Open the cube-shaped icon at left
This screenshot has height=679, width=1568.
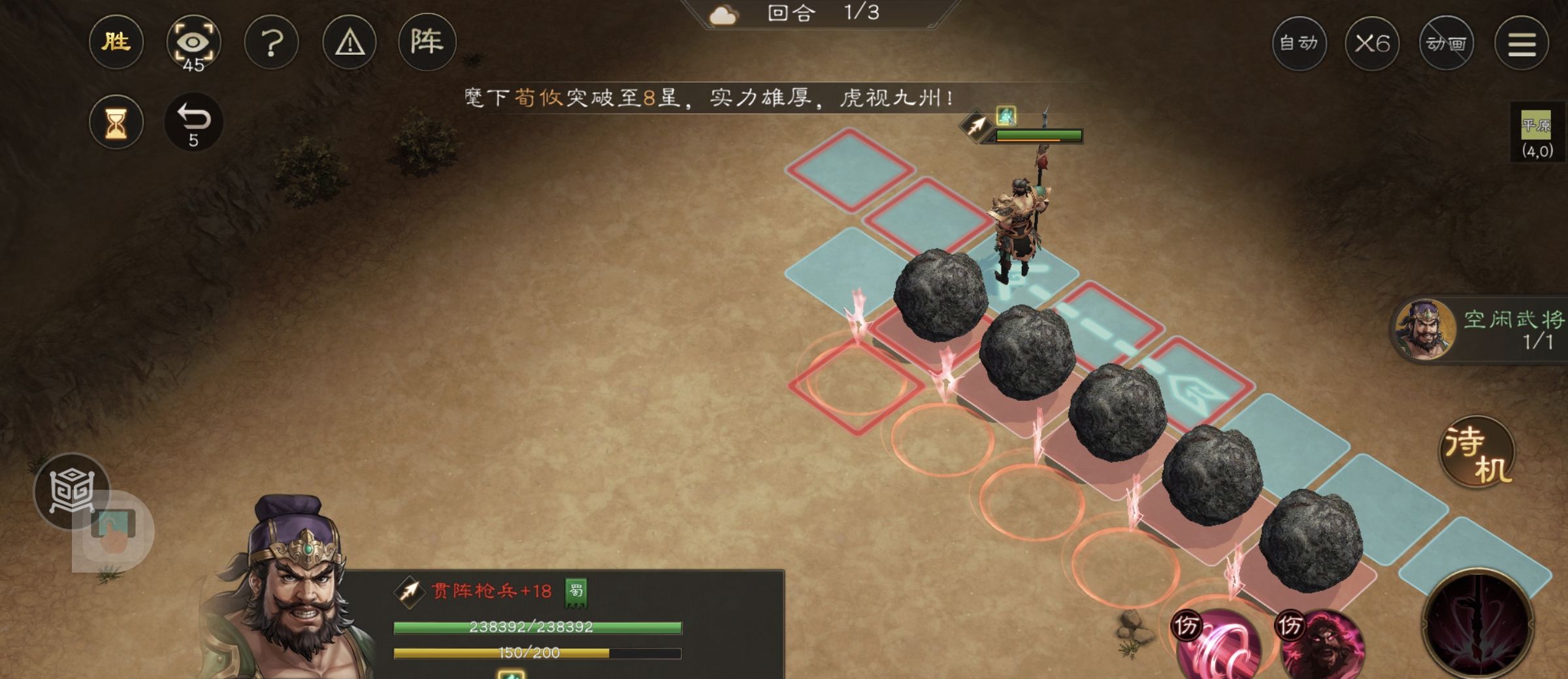pyautogui.click(x=71, y=491)
